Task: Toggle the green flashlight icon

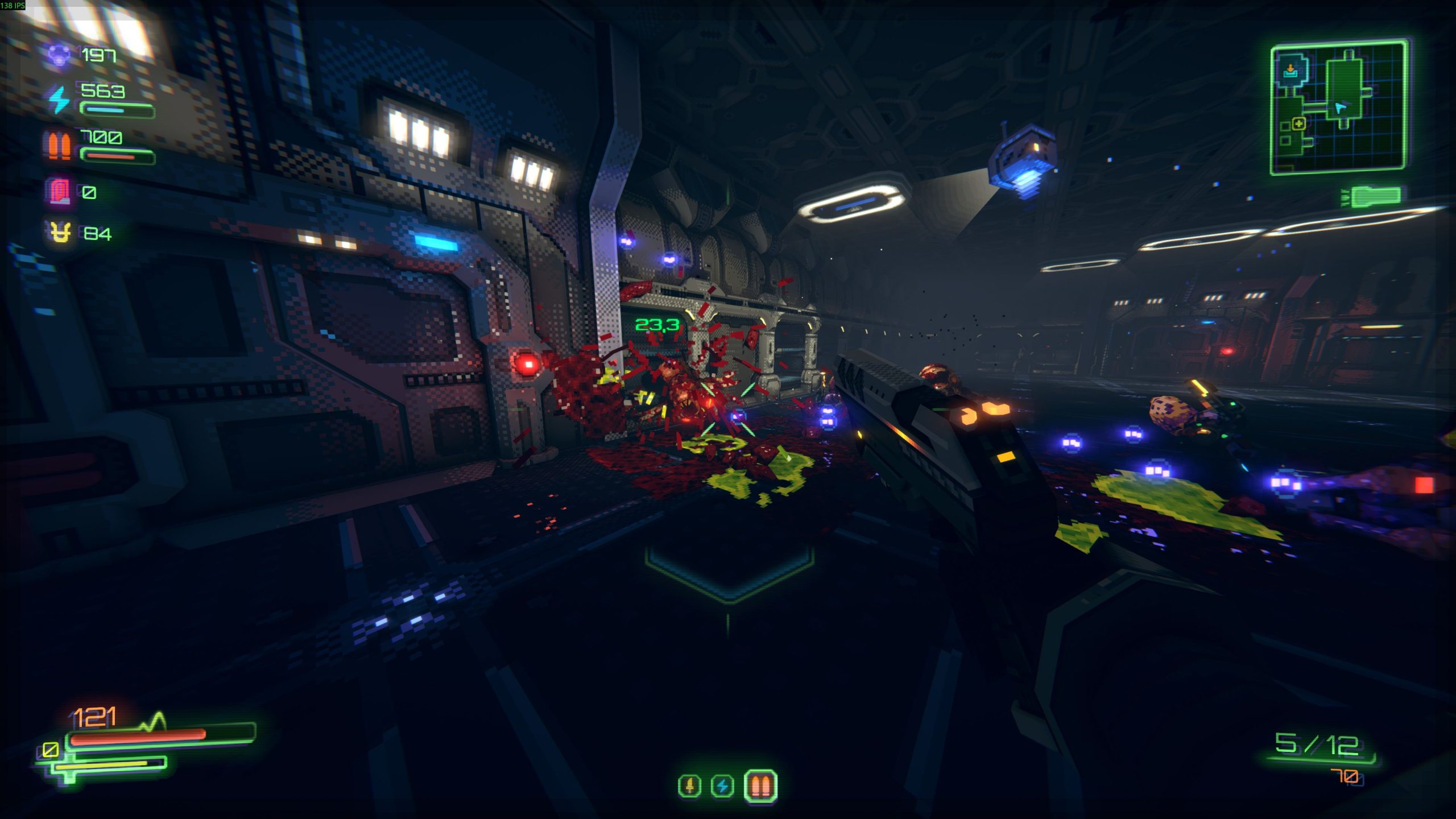Action: coord(1374,196)
